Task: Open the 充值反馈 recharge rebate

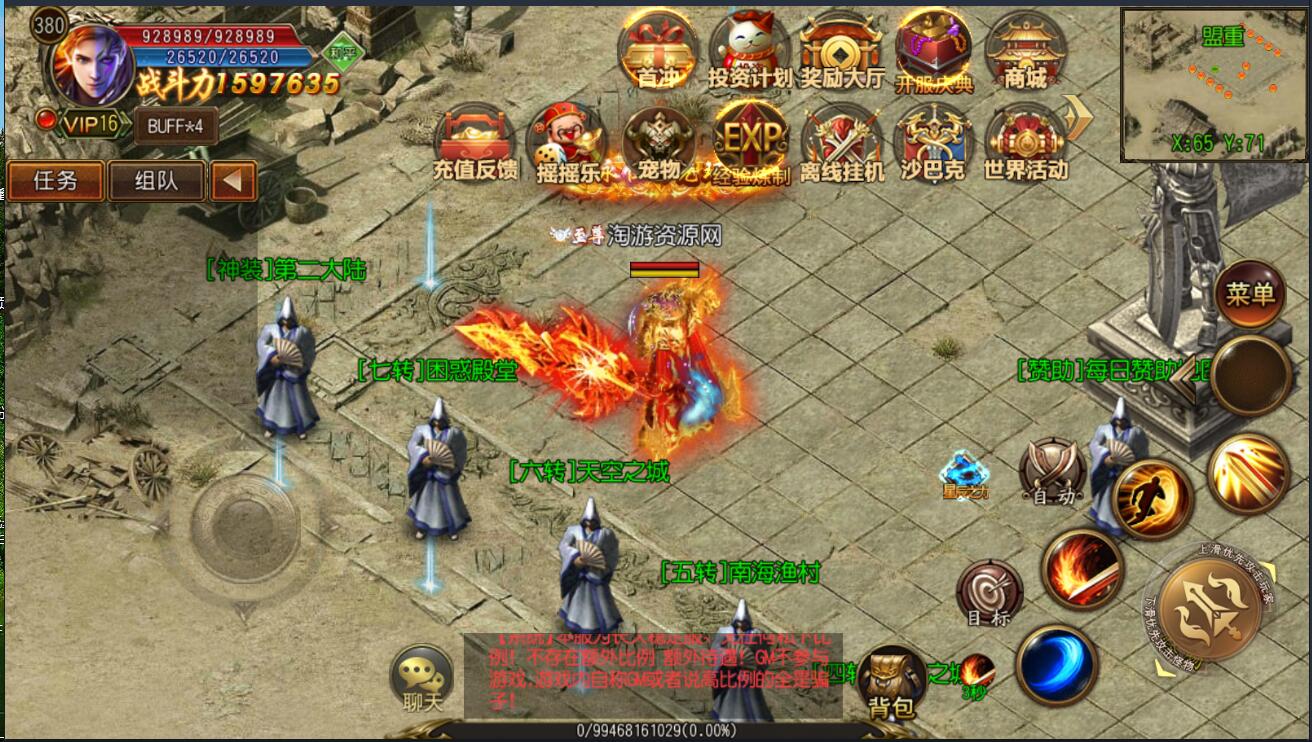Action: coord(475,143)
